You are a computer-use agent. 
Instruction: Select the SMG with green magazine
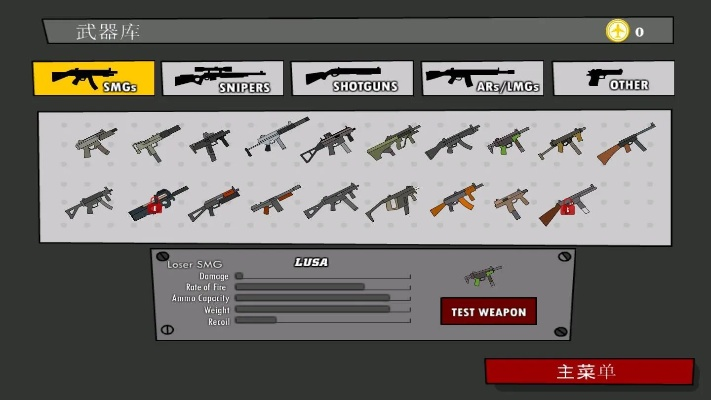[x=508, y=140]
